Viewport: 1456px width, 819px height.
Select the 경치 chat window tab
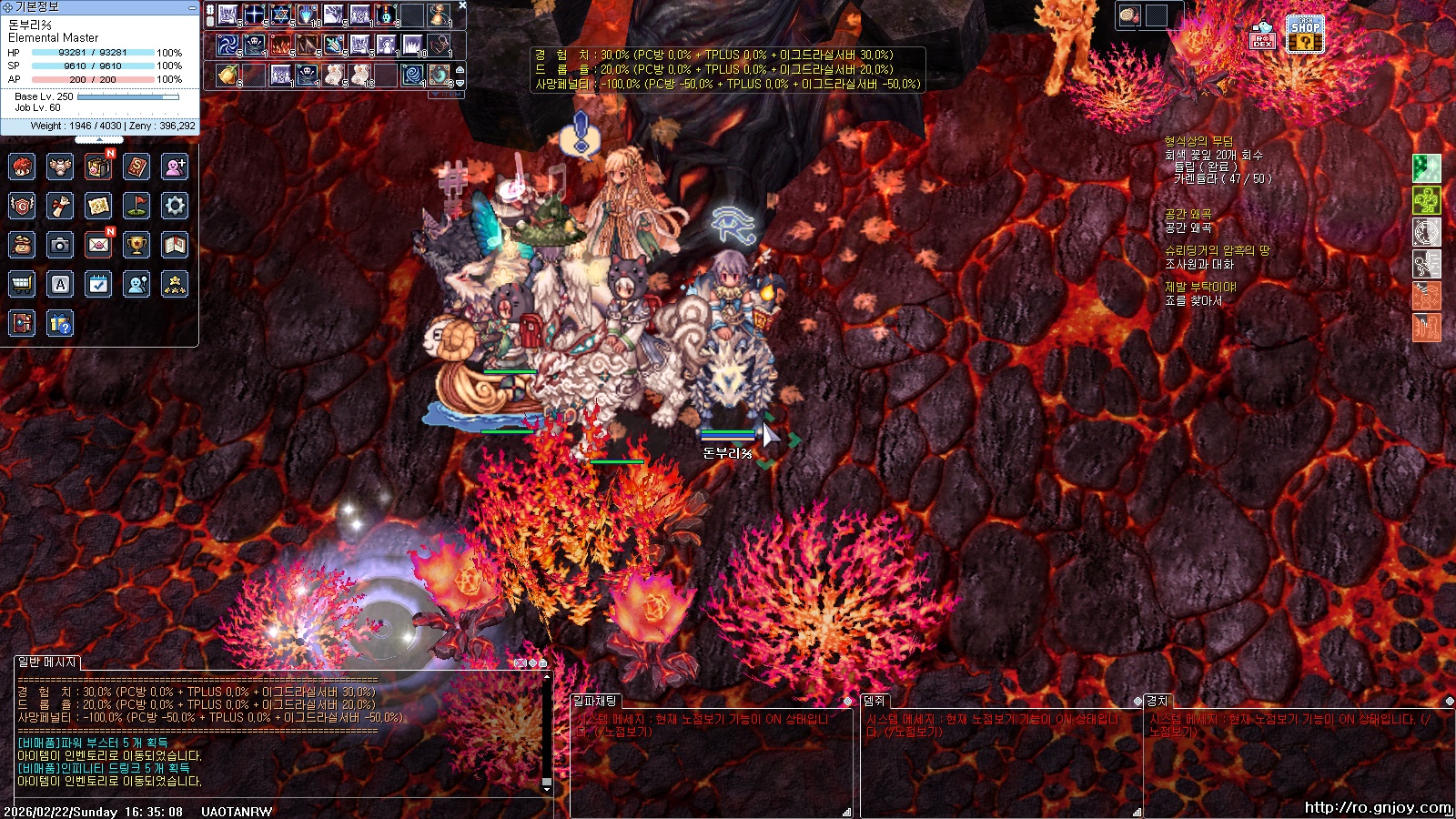(x=1158, y=701)
